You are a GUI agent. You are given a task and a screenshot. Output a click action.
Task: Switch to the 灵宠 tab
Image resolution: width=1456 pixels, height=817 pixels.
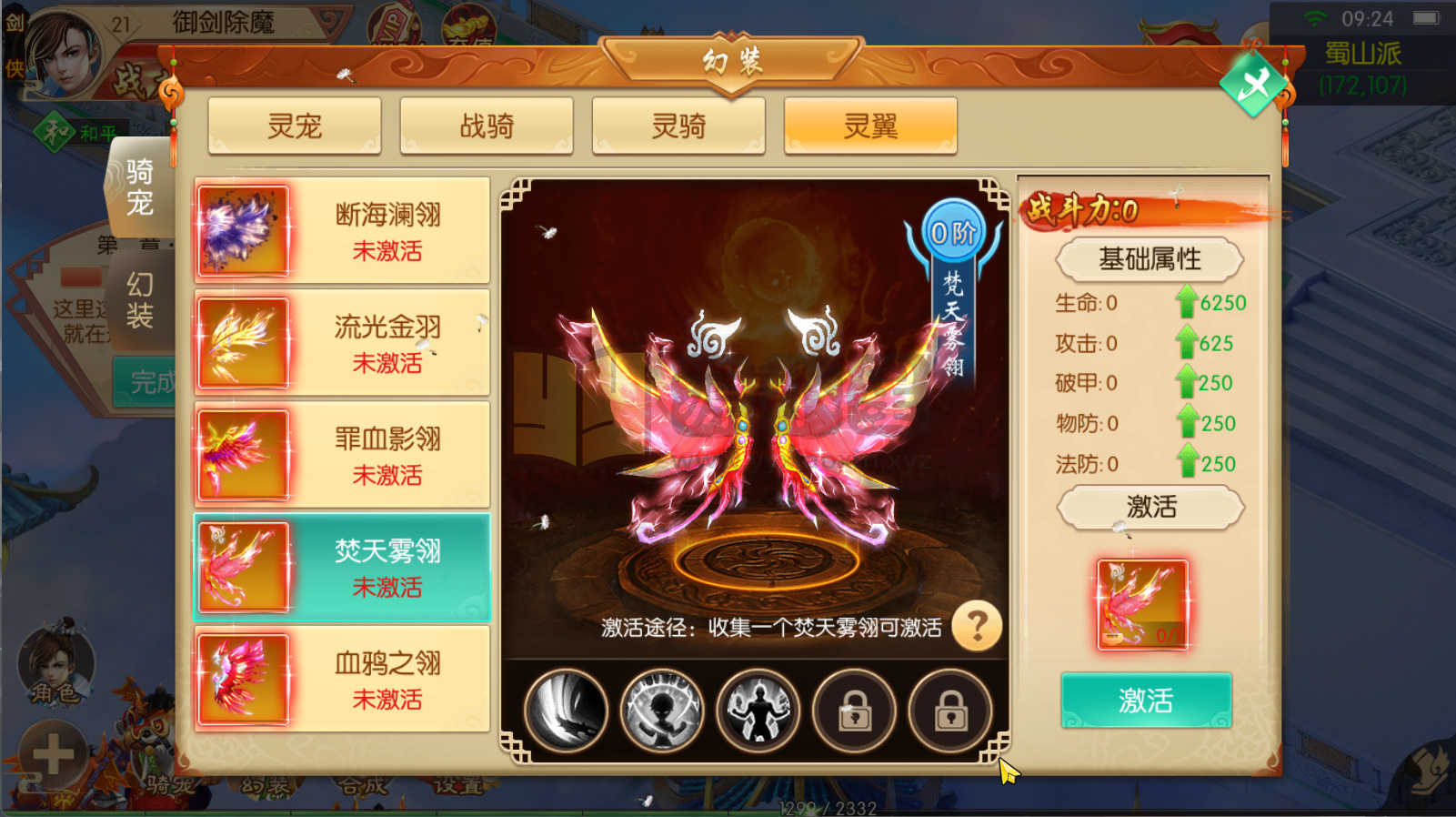(x=294, y=126)
